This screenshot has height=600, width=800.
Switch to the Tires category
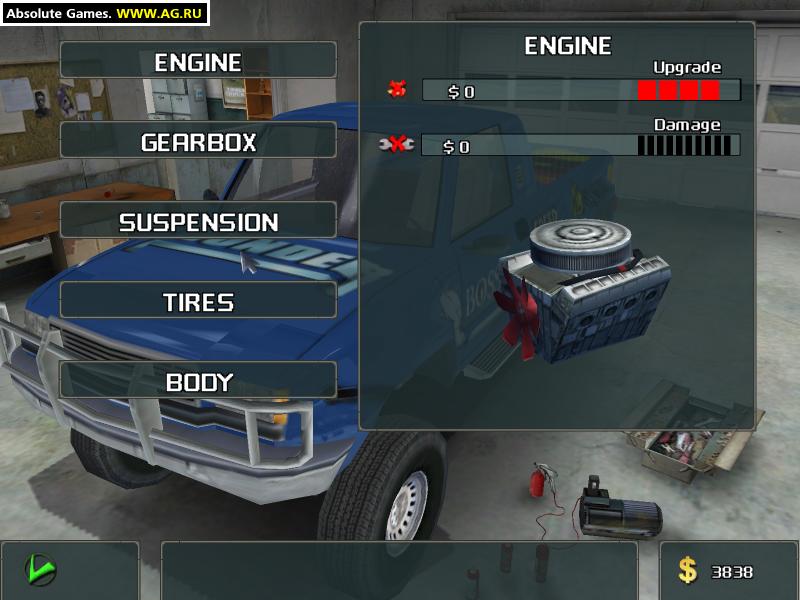(198, 301)
